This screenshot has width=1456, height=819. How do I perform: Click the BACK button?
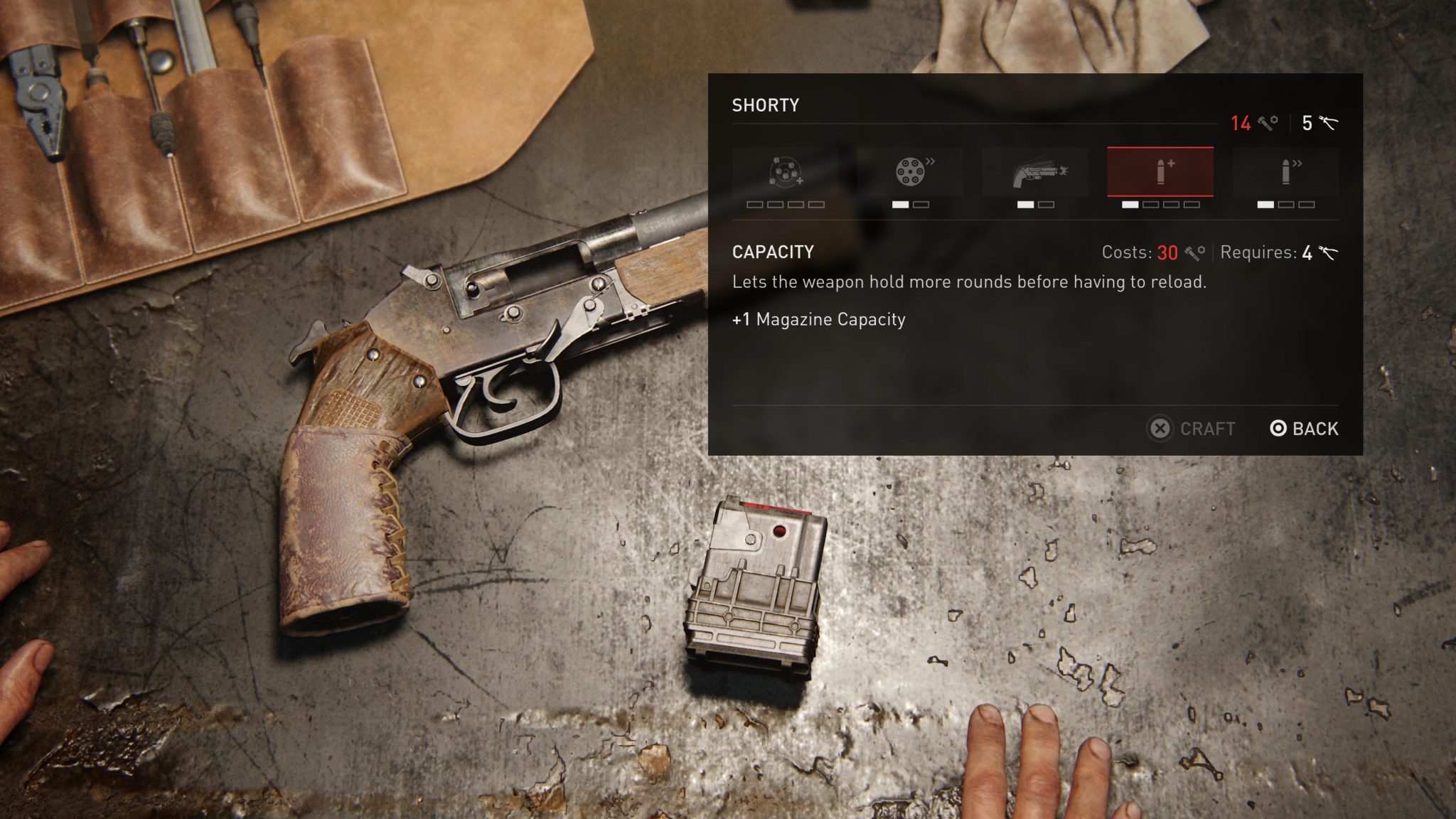(1314, 429)
